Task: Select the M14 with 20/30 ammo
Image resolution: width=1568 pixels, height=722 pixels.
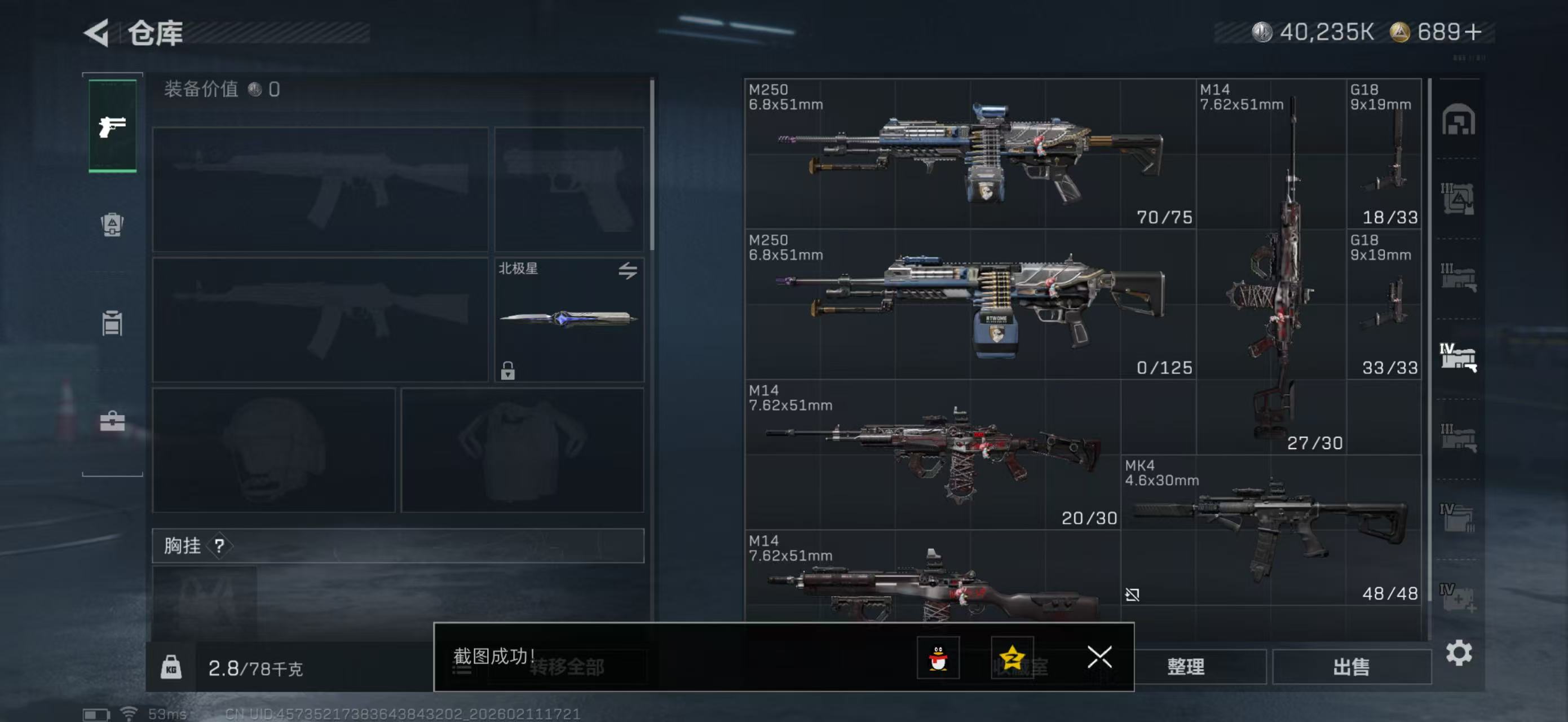Action: 932,455
